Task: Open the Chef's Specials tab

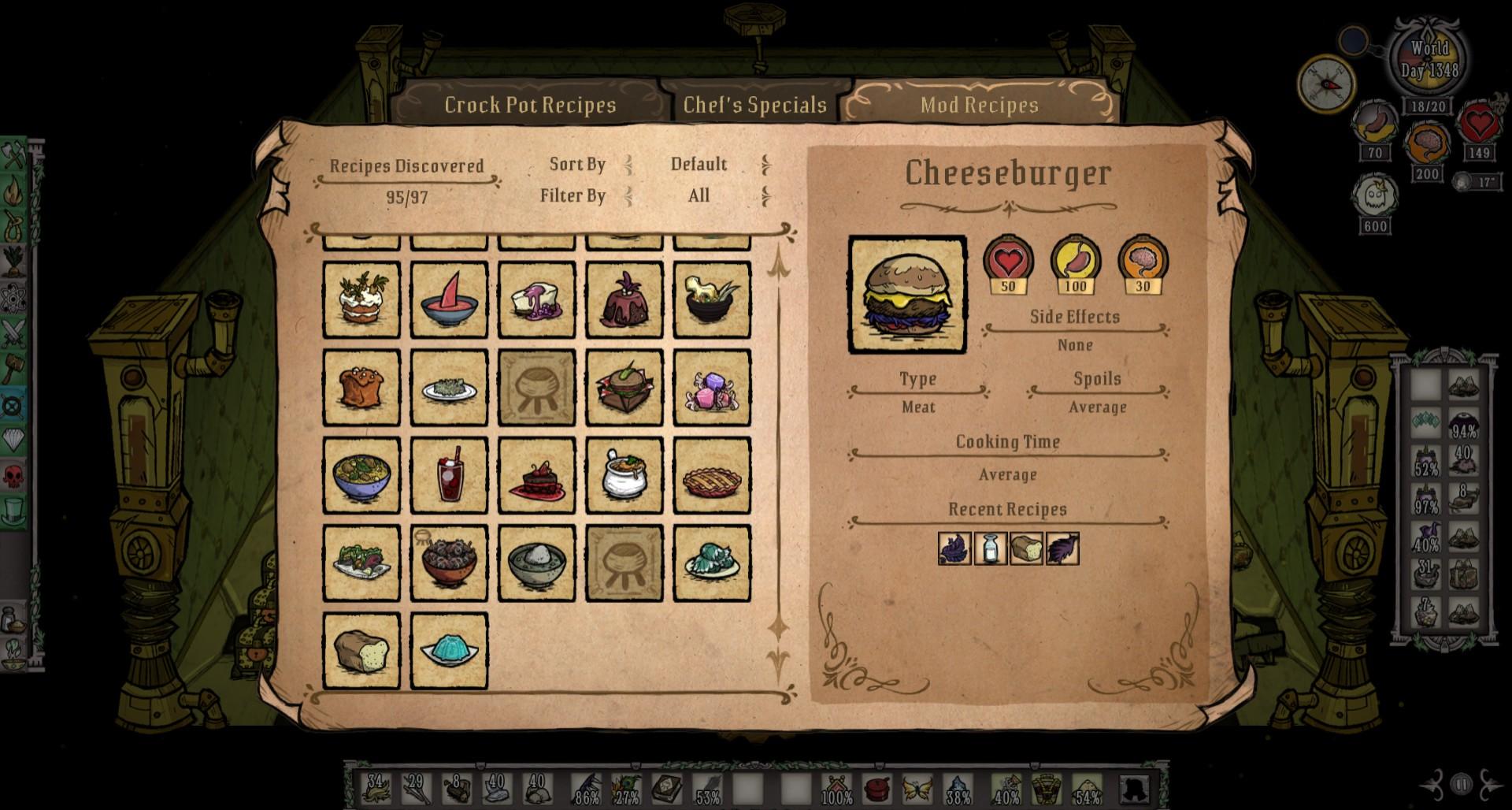Action: click(754, 105)
